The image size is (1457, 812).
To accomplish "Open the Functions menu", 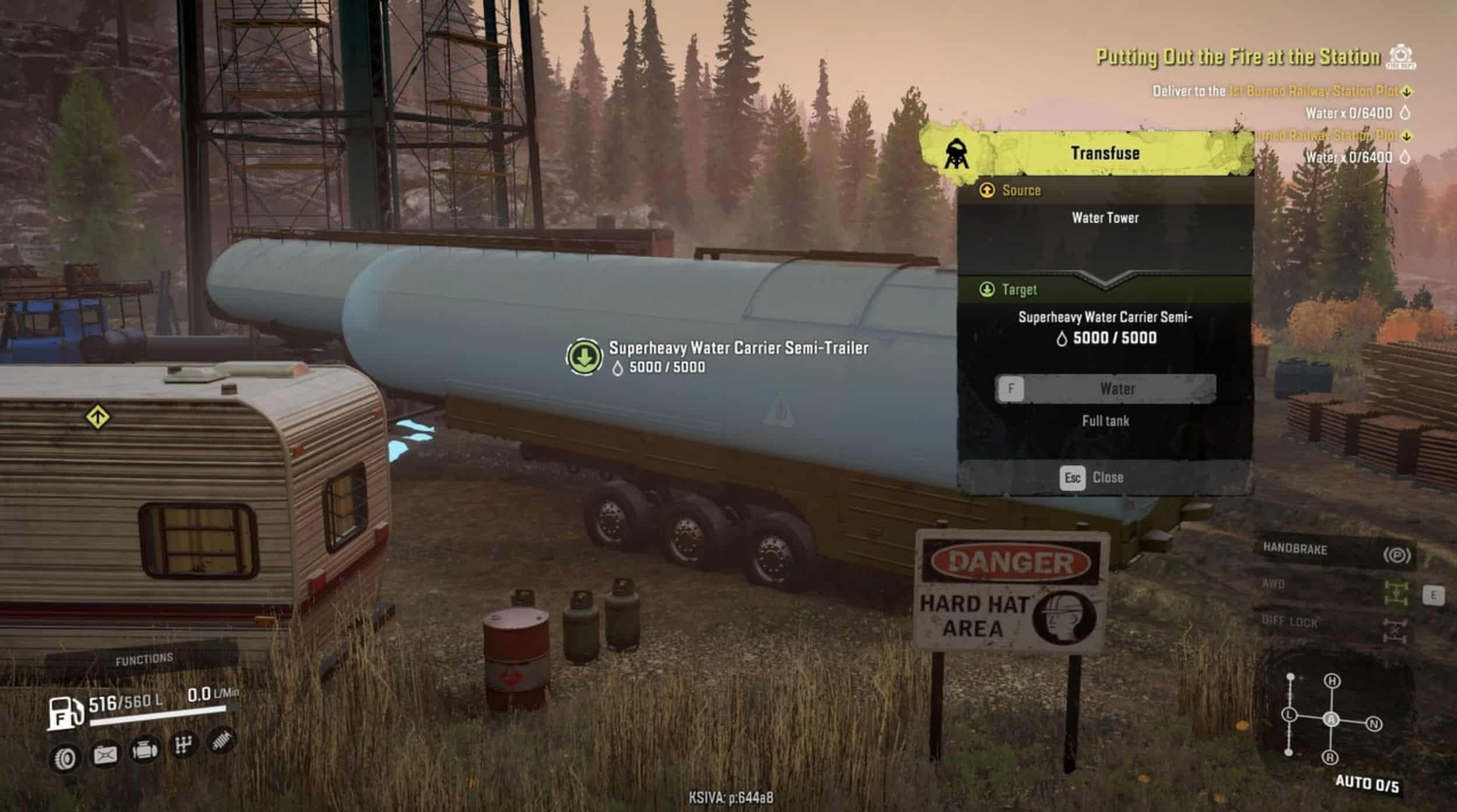I will pyautogui.click(x=144, y=659).
